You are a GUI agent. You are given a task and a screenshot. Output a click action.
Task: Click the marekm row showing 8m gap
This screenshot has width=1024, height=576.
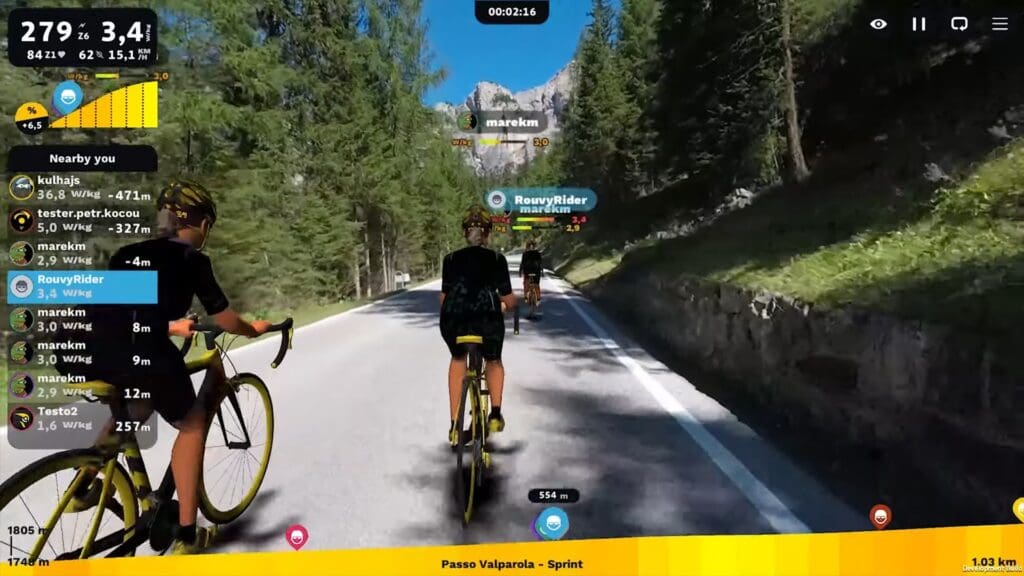pyautogui.click(x=82, y=319)
